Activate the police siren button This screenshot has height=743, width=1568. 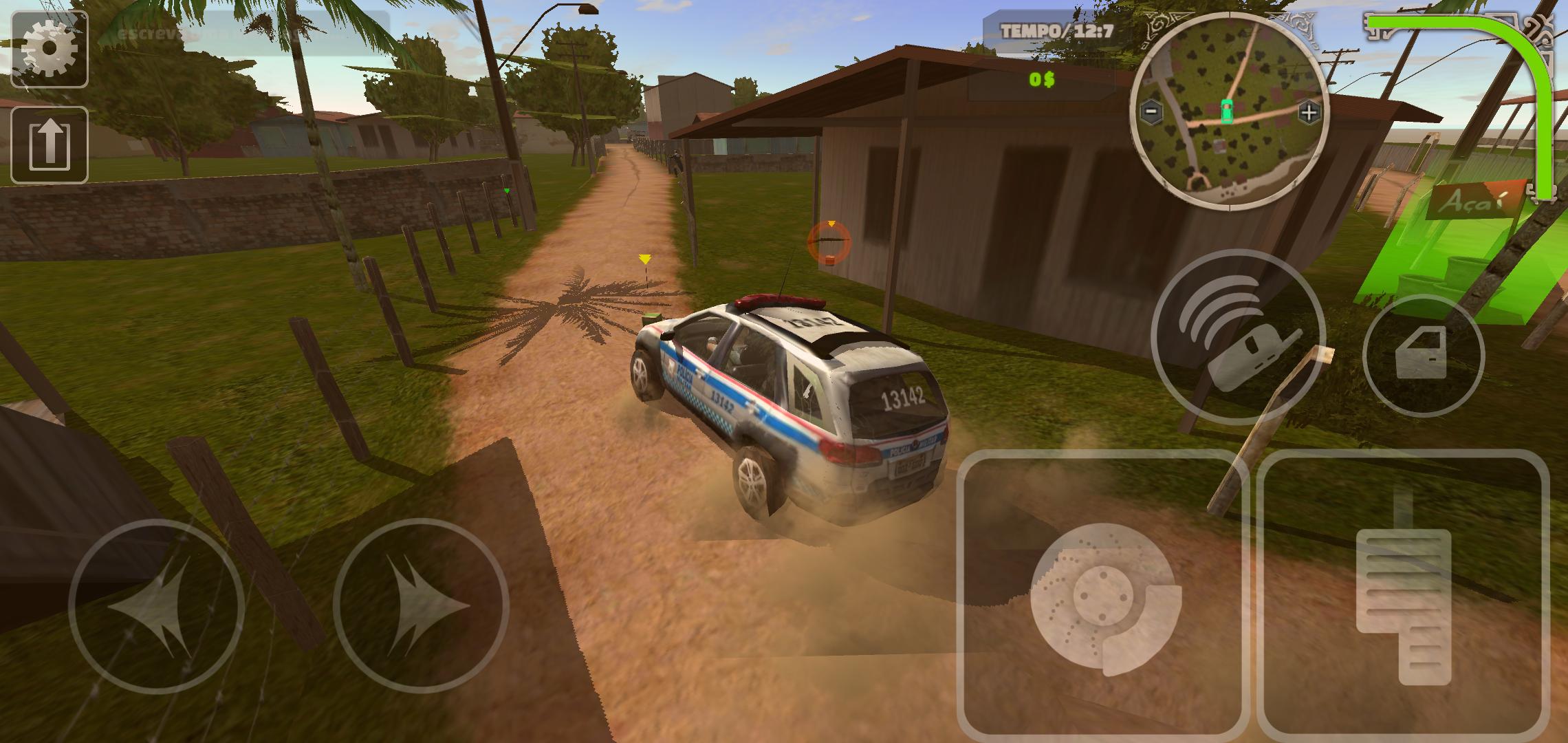(1238, 337)
